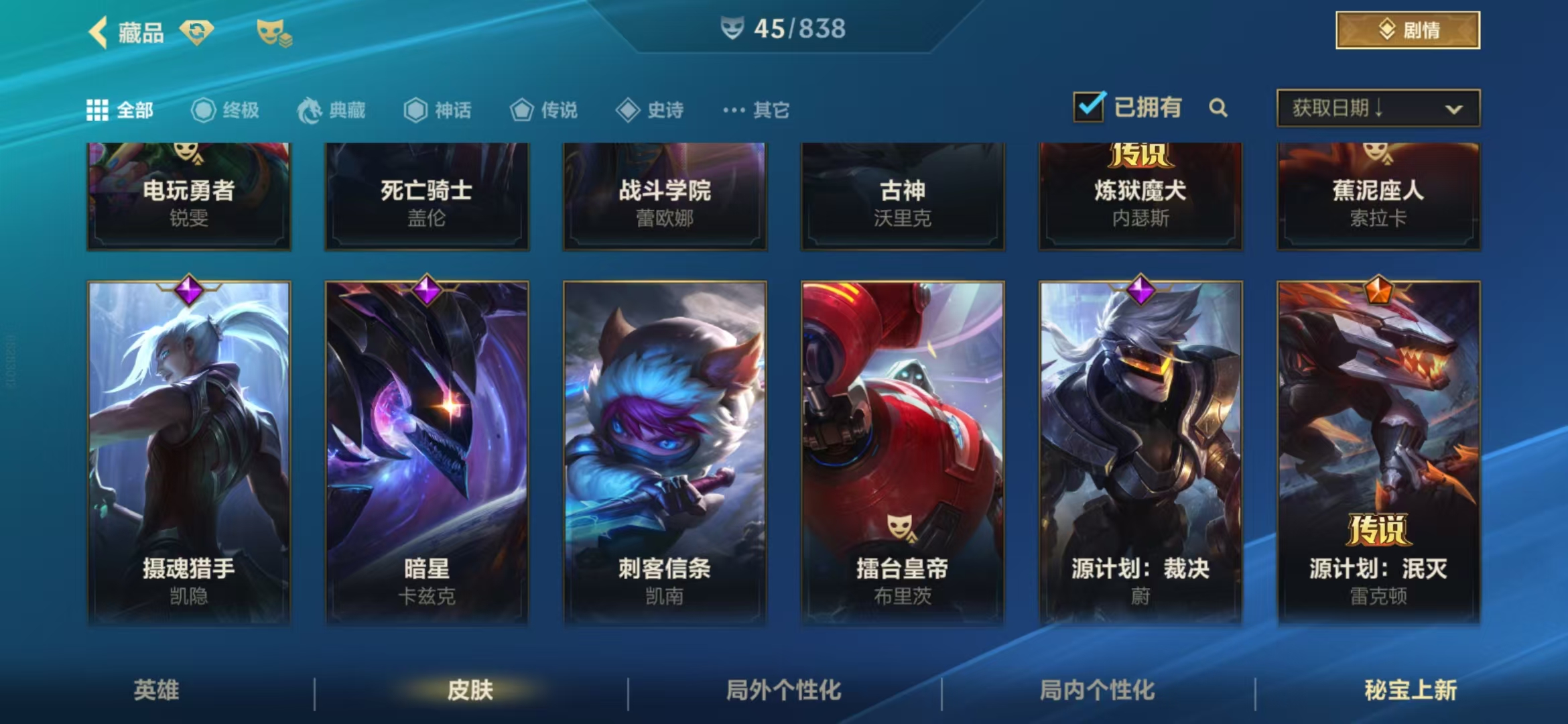
Task: Select the 全部 filter tab
Action: coord(121,110)
